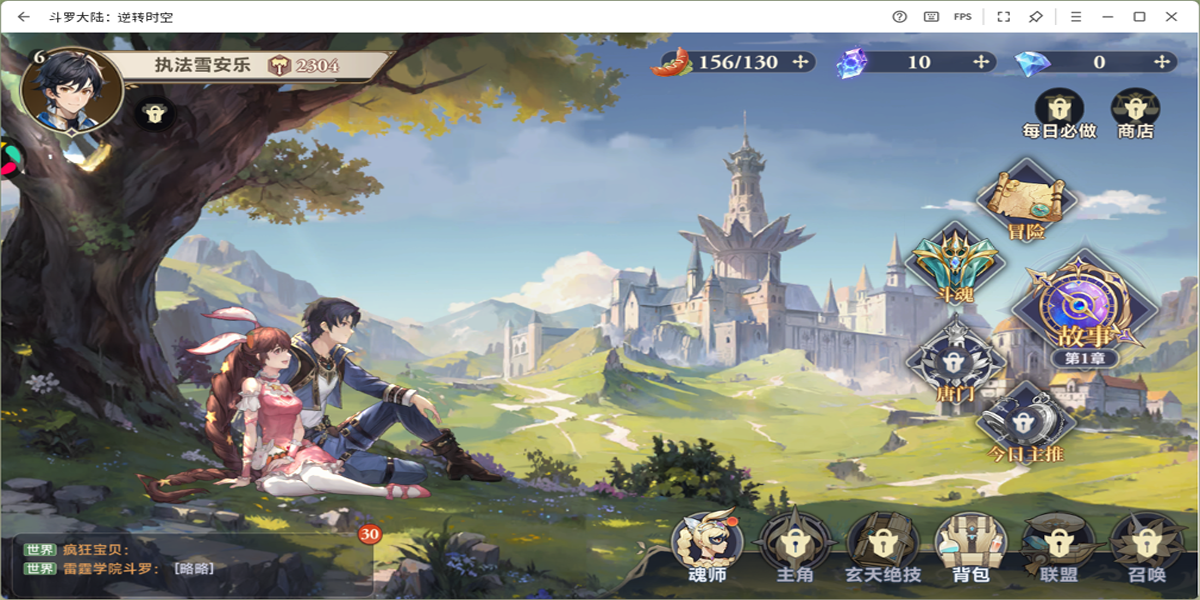Open the 每日必做 daily tasks
This screenshot has width=1200, height=600.
(1059, 109)
